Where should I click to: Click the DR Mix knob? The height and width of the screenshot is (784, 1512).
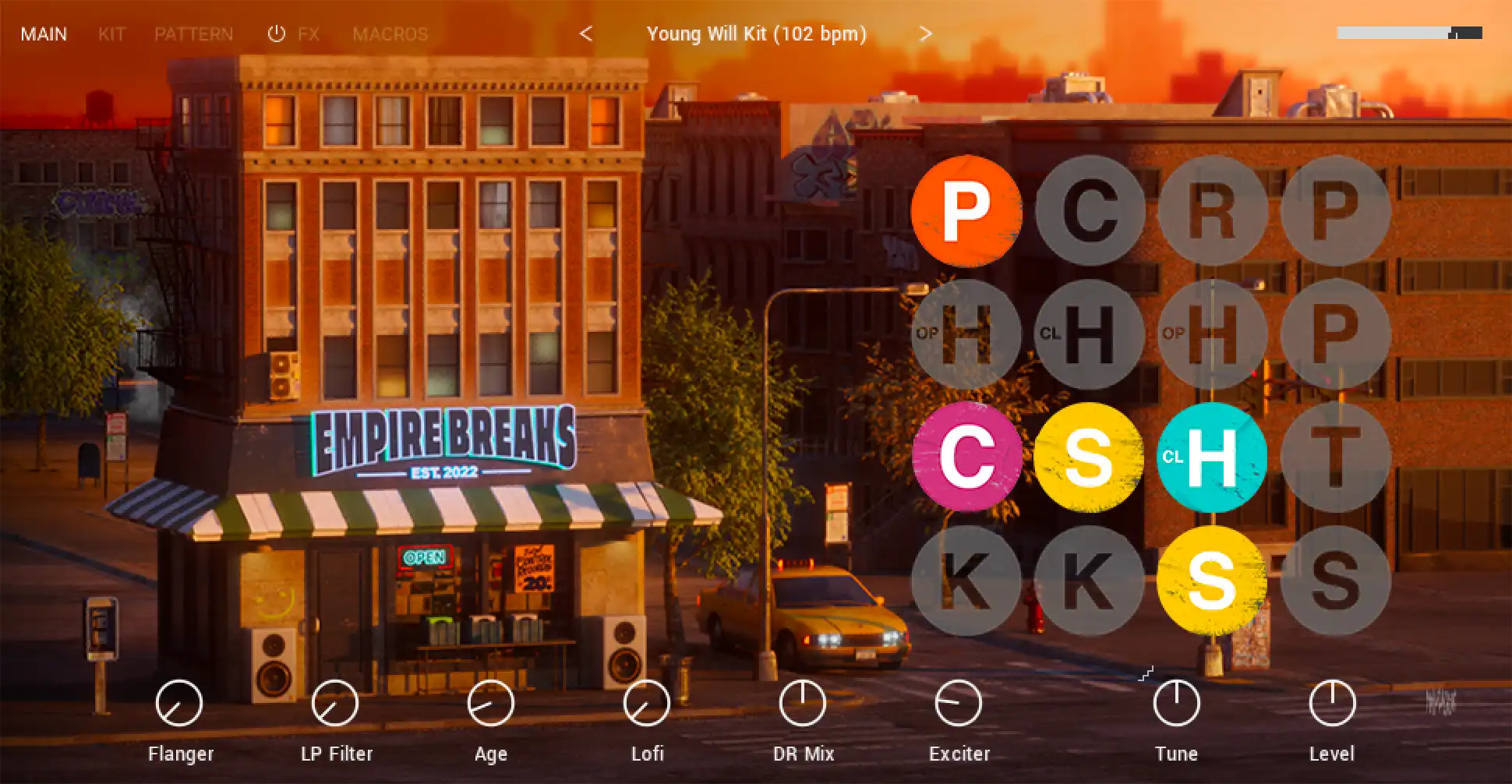pos(803,703)
